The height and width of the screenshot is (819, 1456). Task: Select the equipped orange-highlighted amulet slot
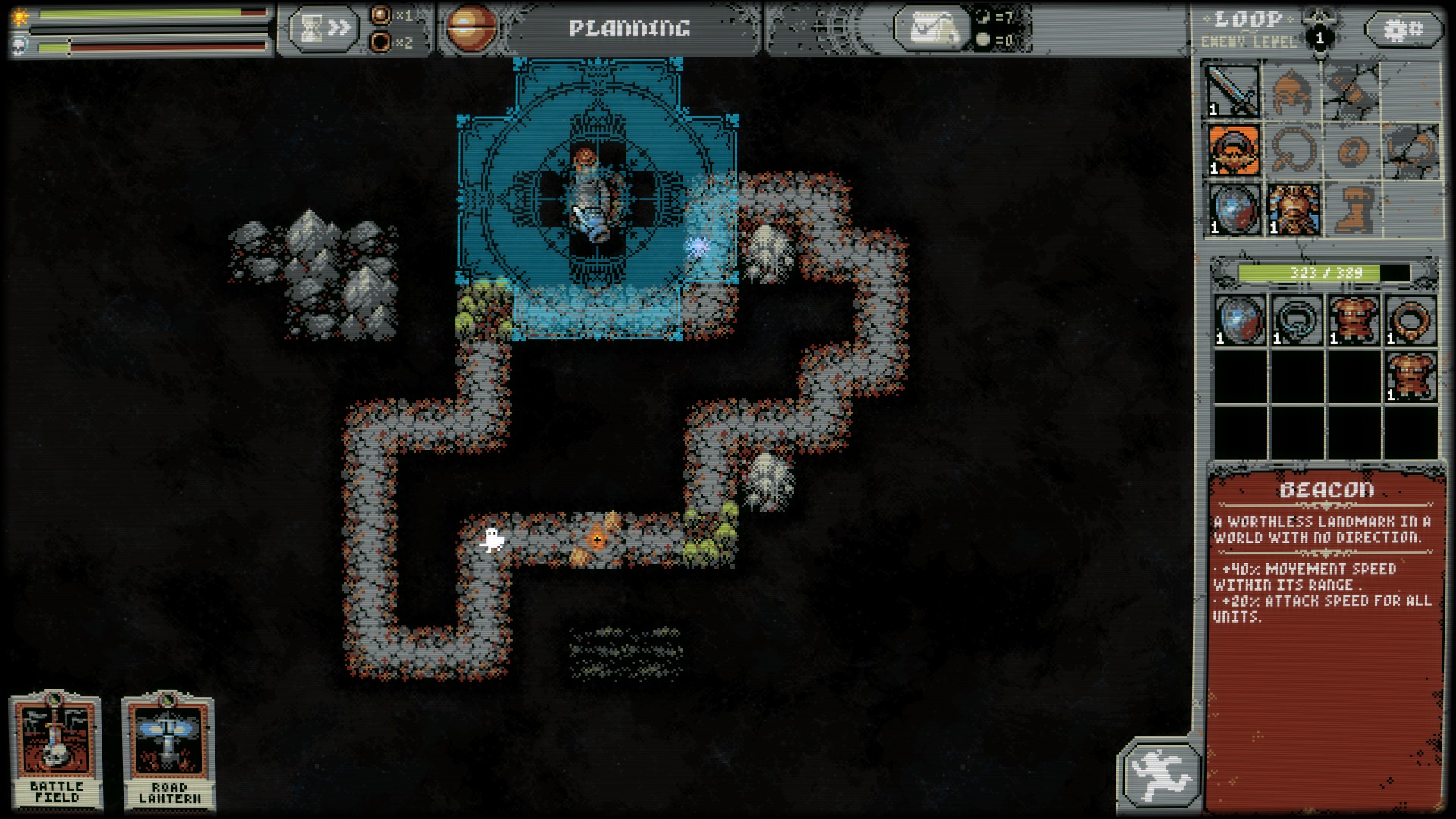click(1233, 150)
